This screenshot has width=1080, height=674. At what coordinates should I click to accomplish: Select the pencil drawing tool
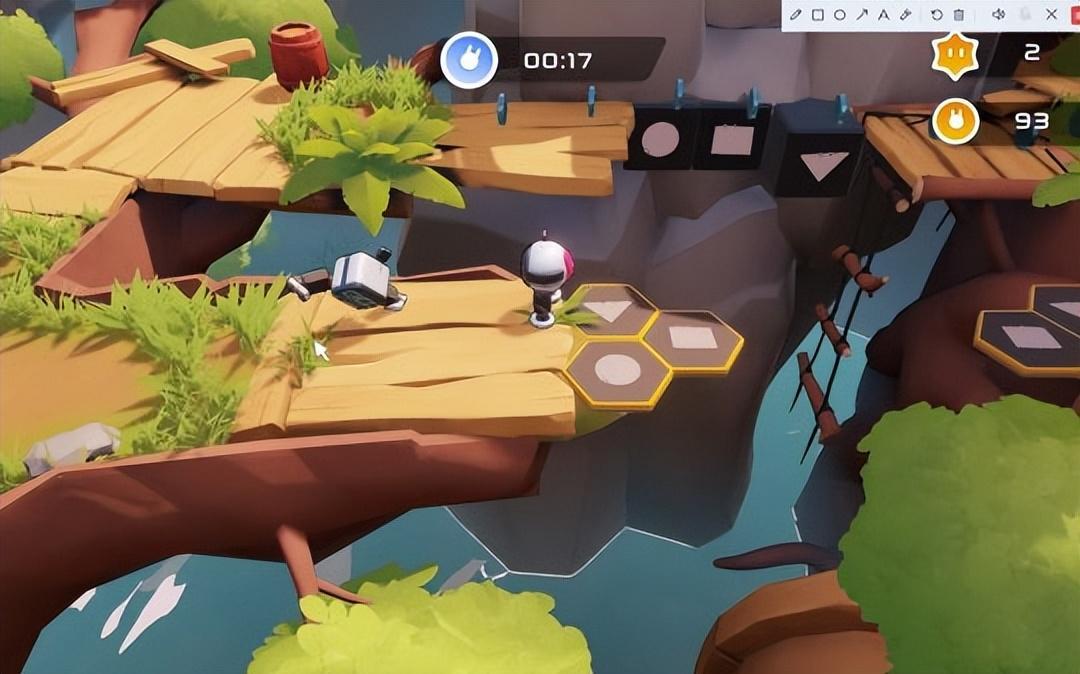(x=796, y=14)
